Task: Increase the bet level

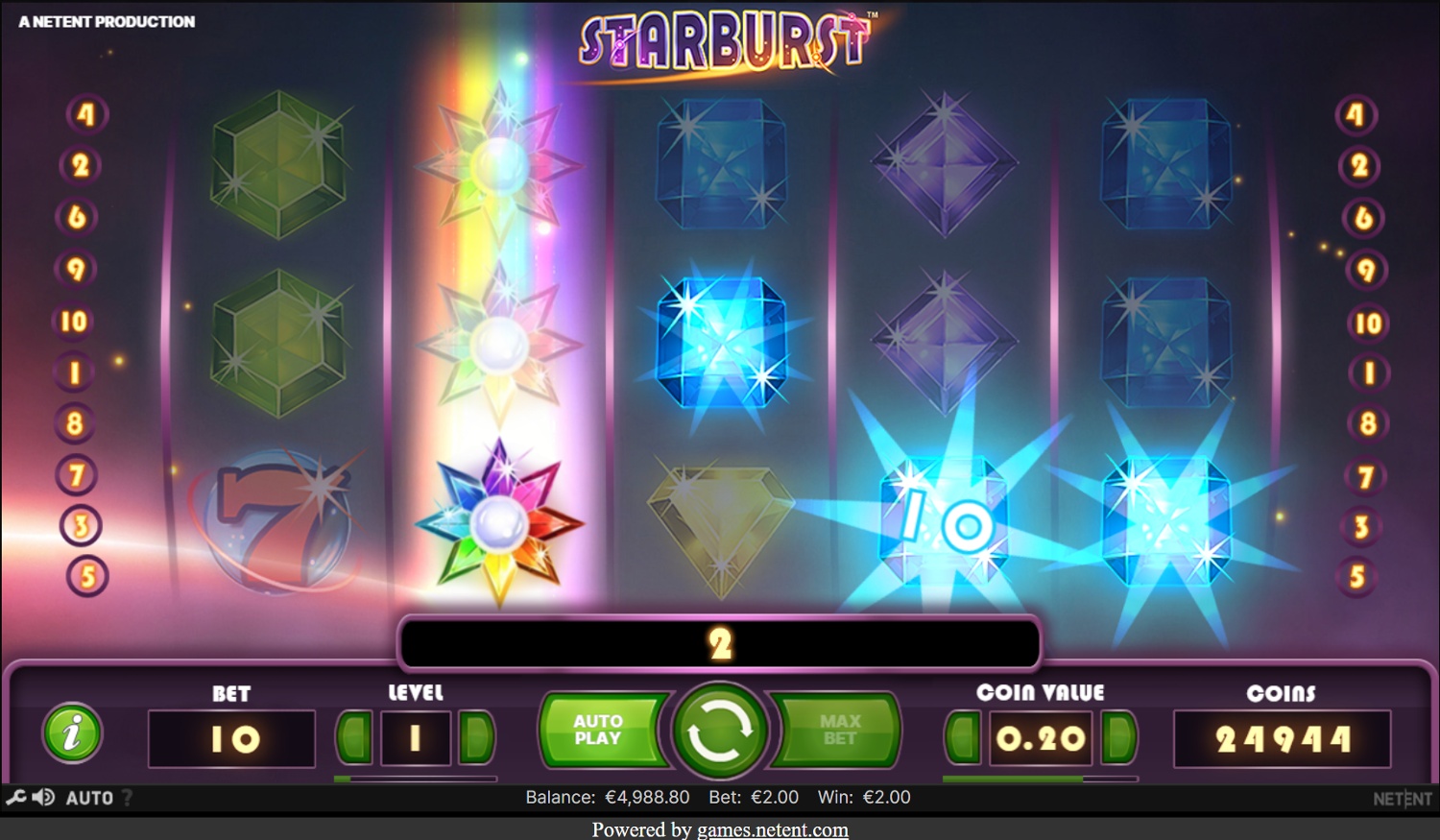Action: click(x=476, y=737)
